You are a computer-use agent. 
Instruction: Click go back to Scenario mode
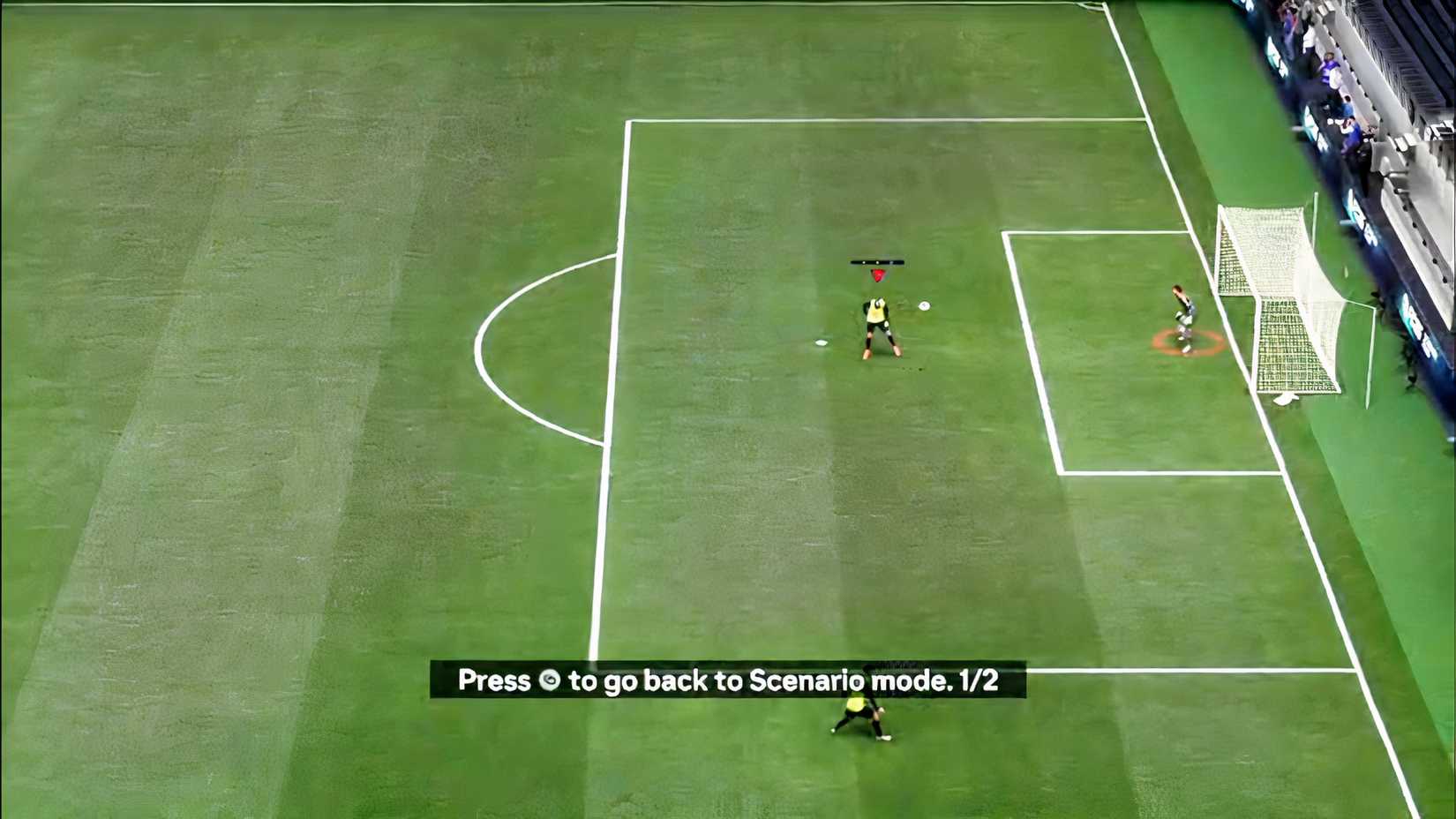click(777, 681)
